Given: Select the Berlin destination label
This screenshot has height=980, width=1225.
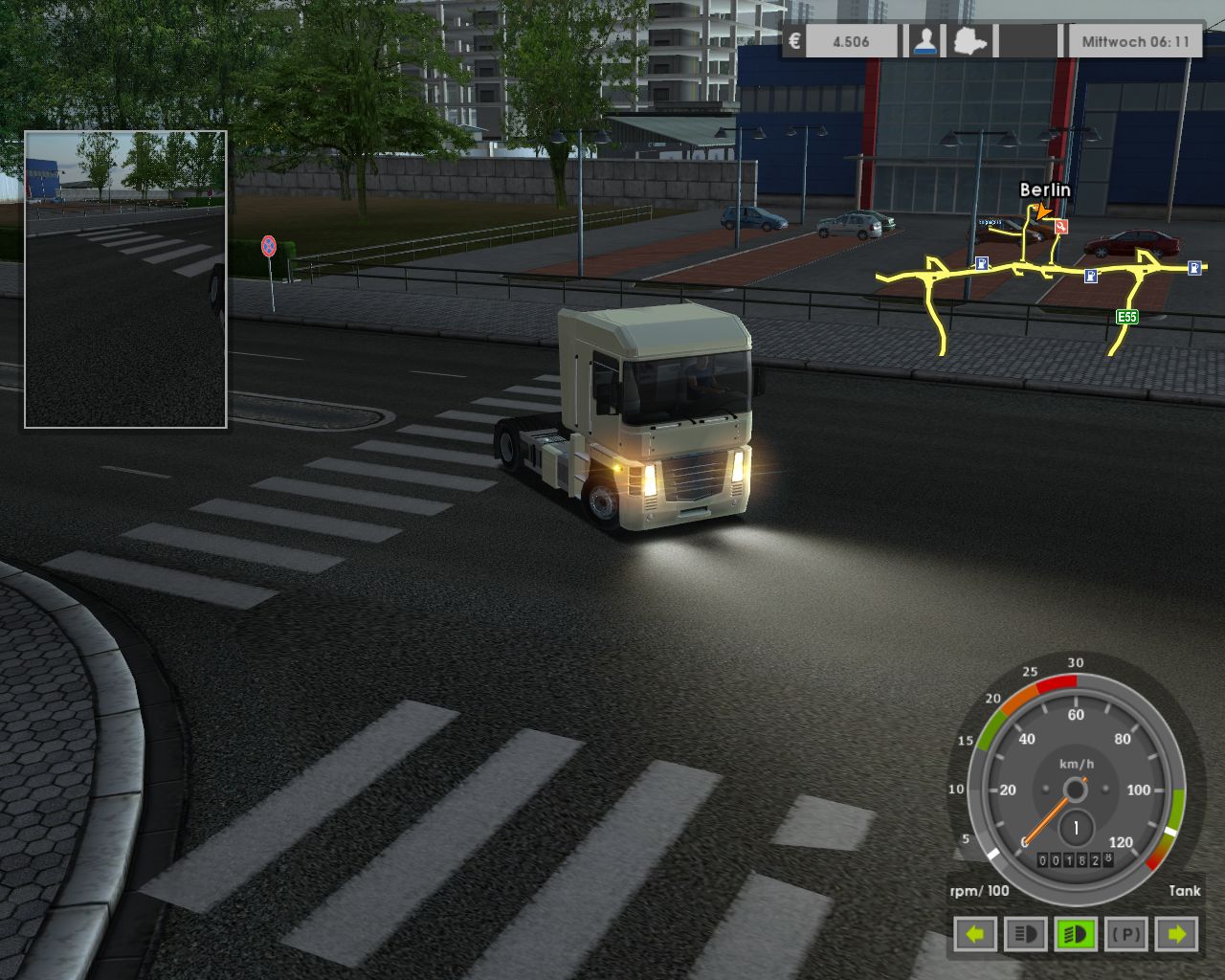Looking at the screenshot, I should pyautogui.click(x=1043, y=191).
